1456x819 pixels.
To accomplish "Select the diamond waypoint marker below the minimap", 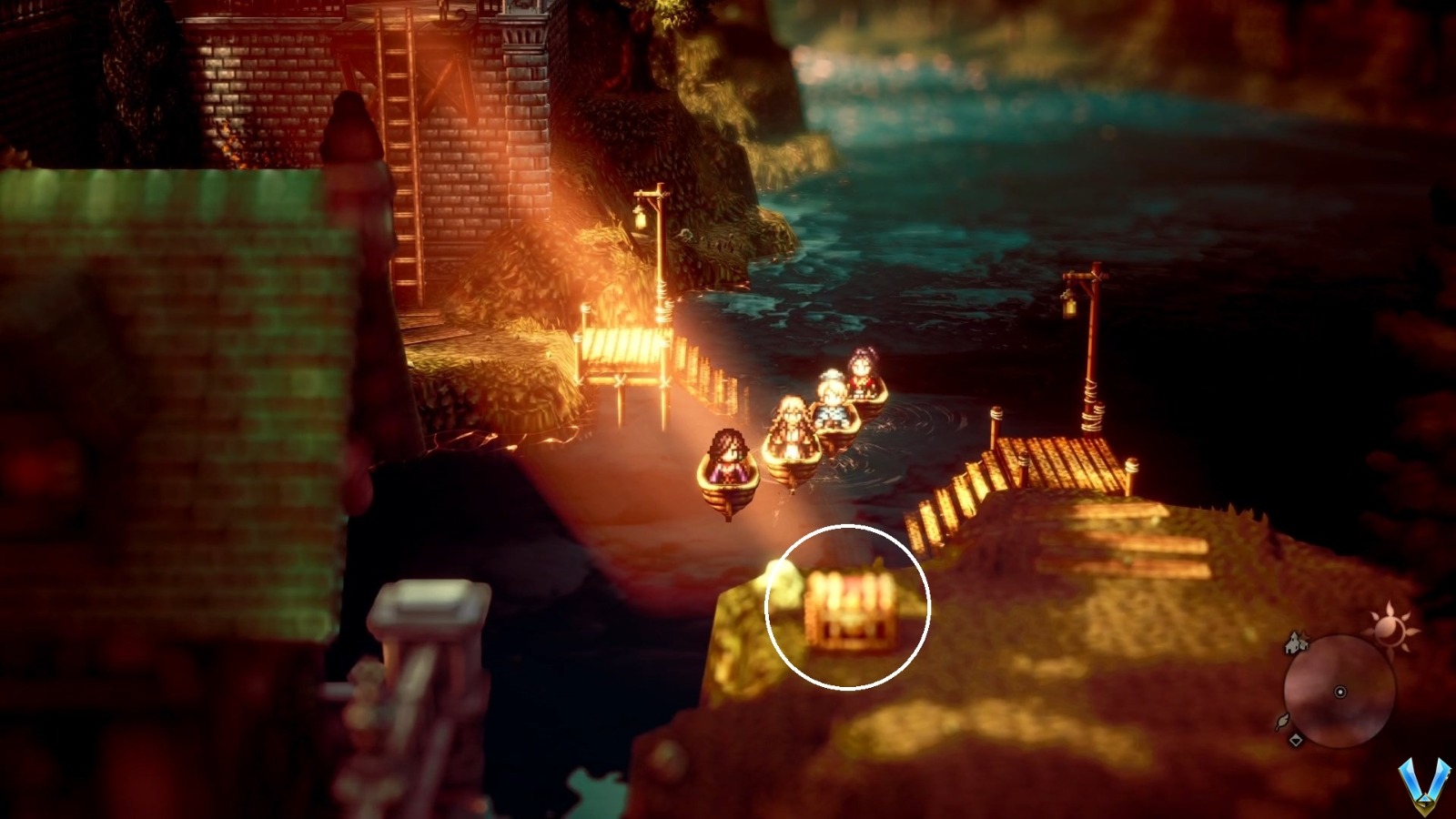I will 1298,739.
